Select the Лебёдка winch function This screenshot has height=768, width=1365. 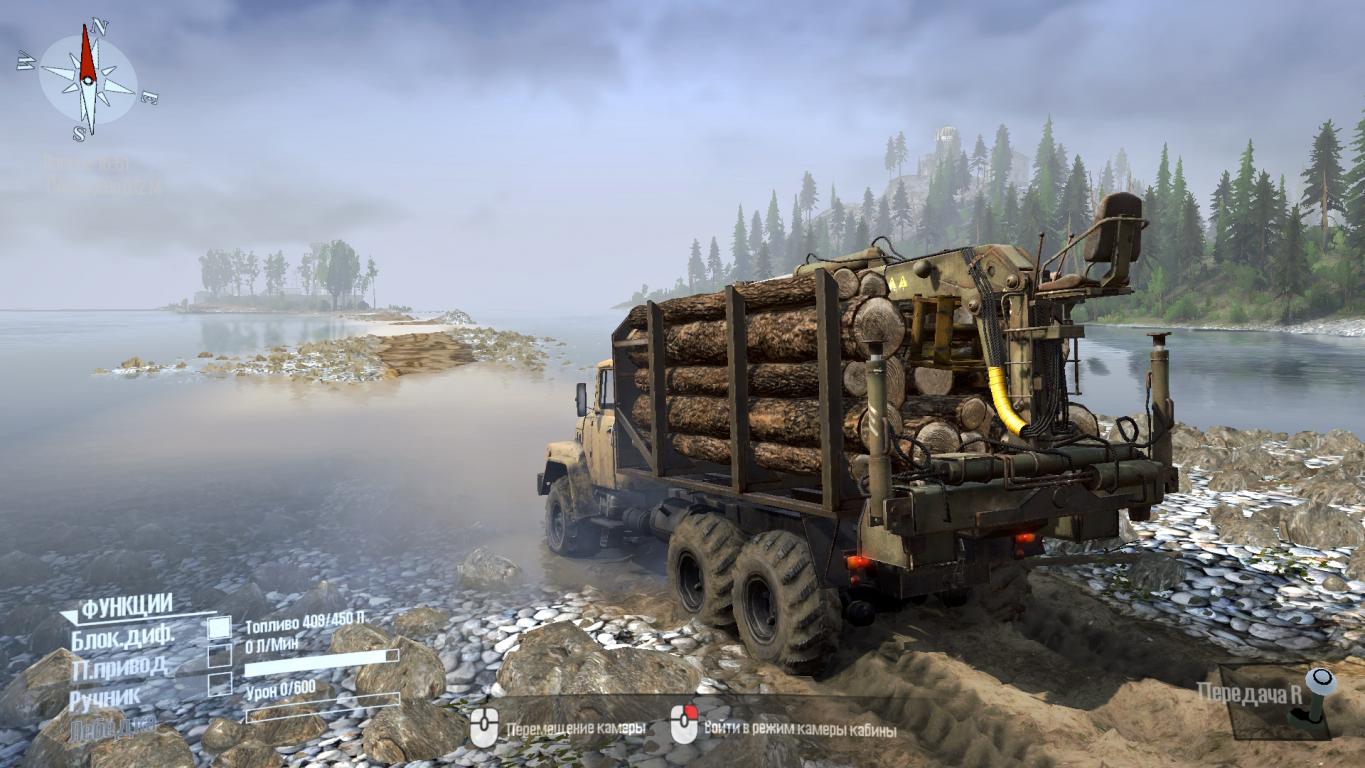pyautogui.click(x=112, y=726)
